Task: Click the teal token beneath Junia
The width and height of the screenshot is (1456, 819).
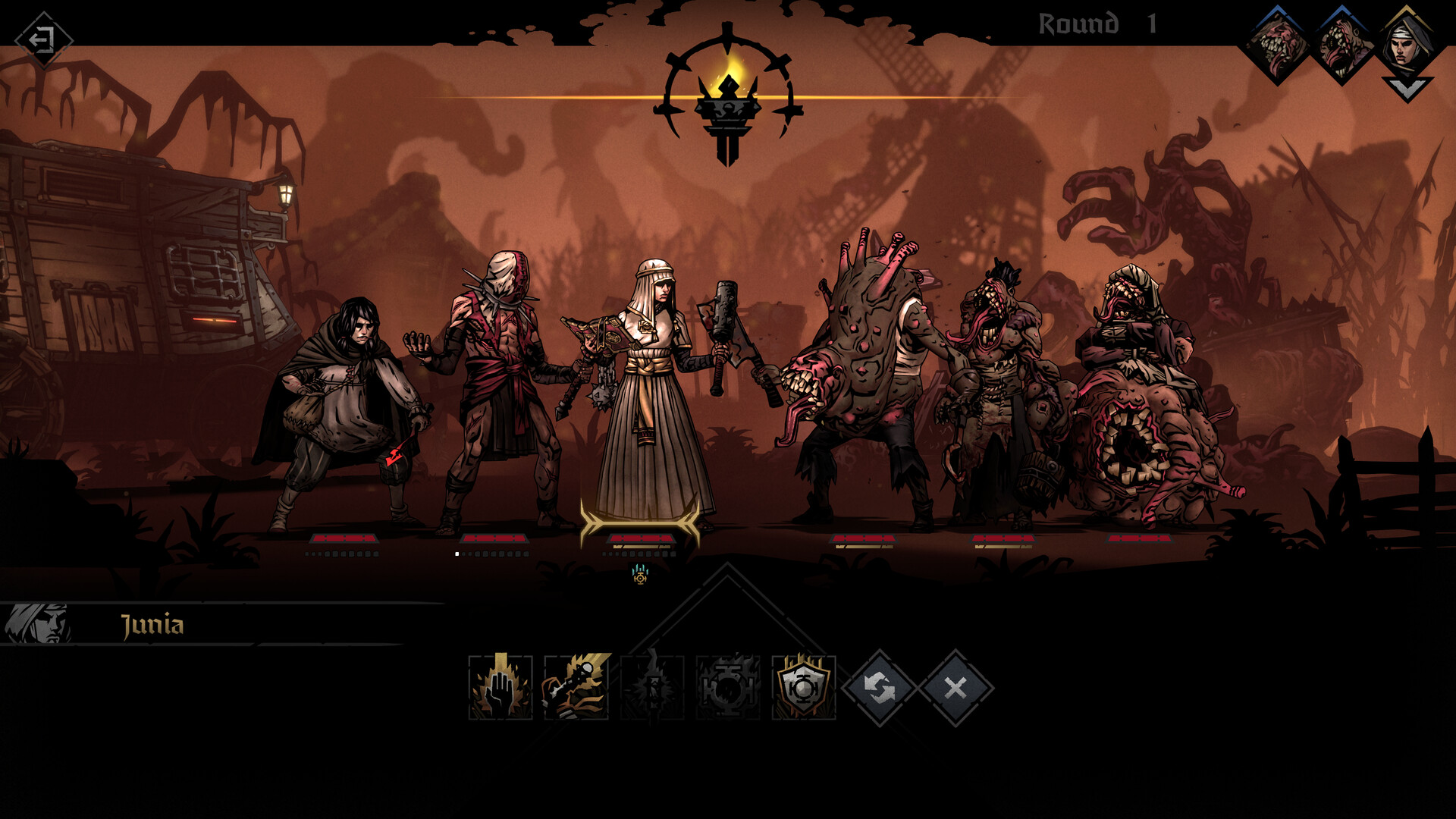Action: point(639,578)
